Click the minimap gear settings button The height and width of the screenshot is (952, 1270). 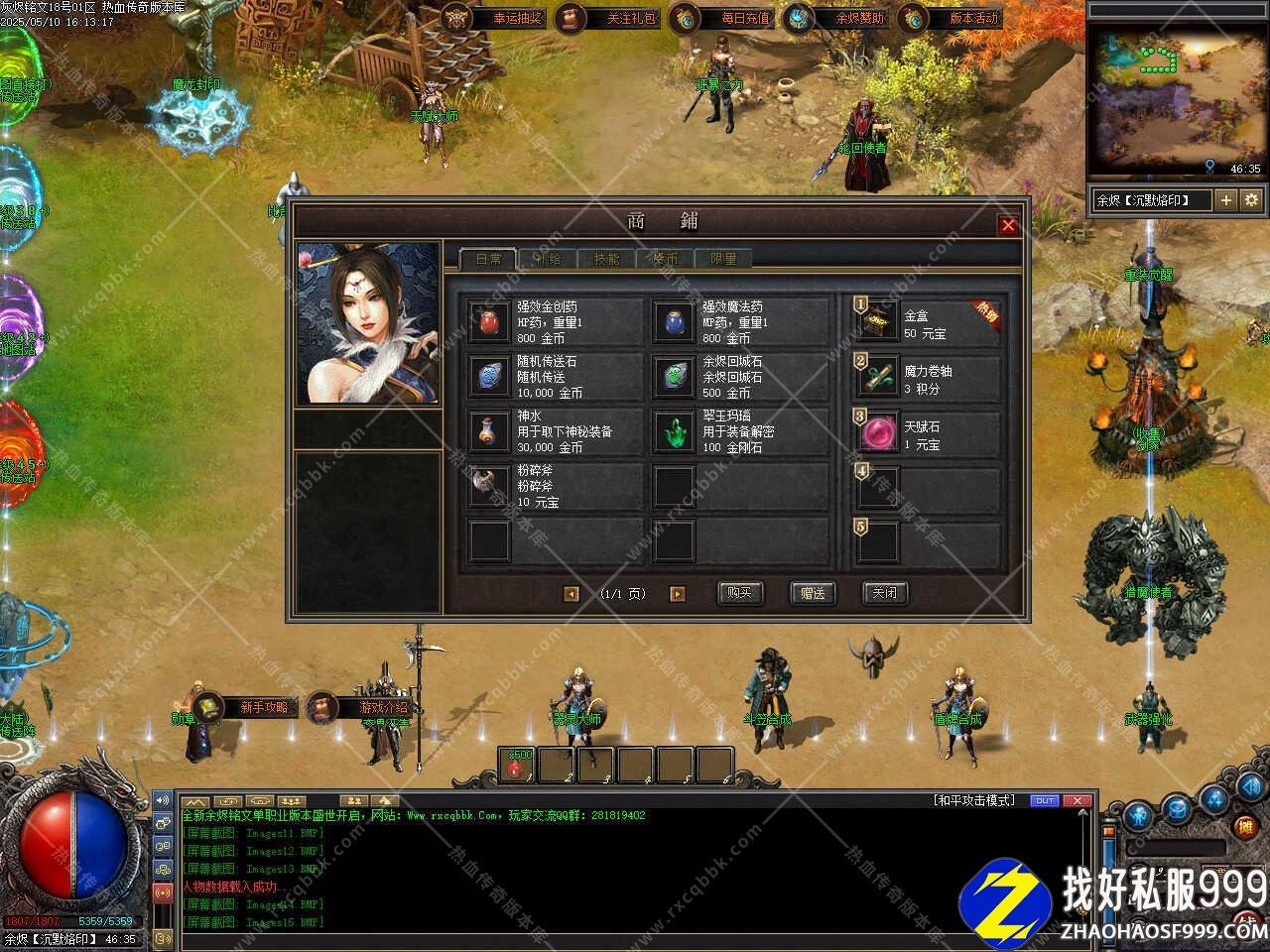[1252, 200]
